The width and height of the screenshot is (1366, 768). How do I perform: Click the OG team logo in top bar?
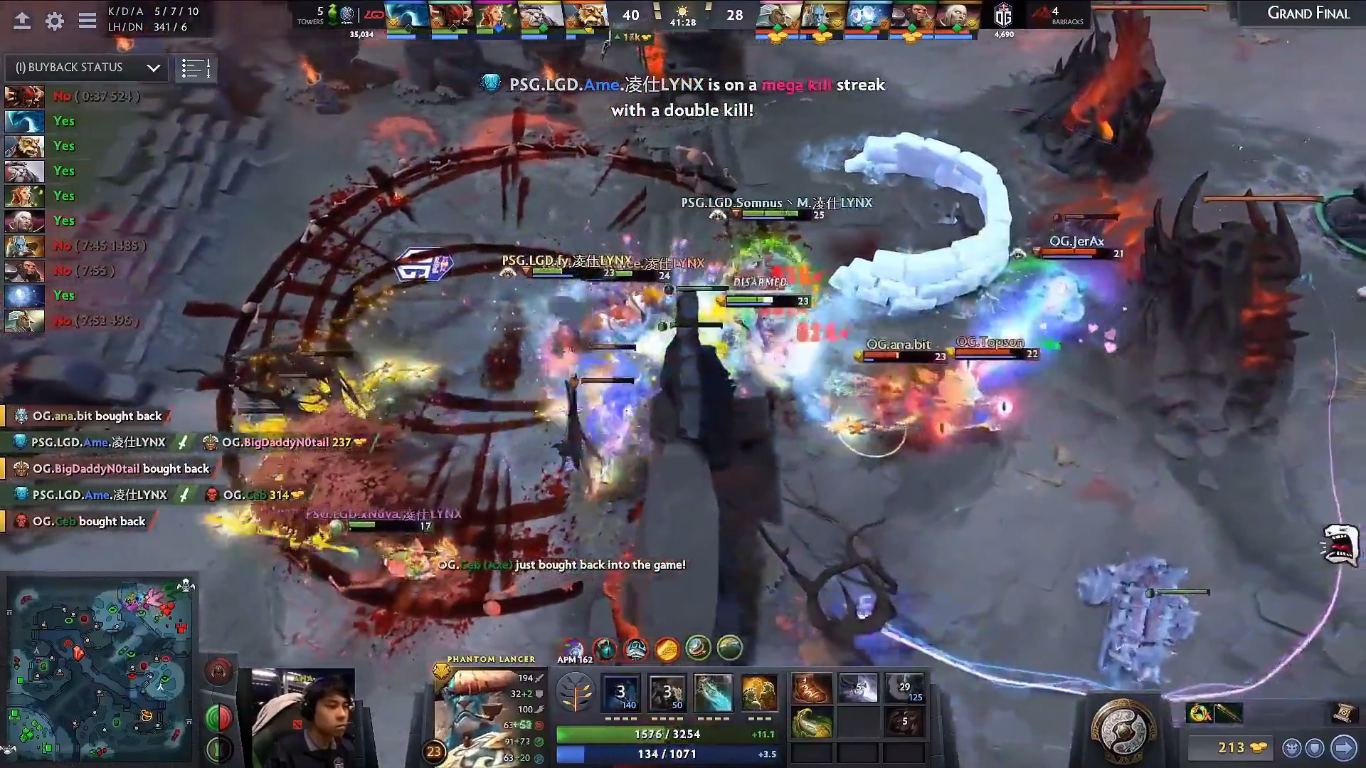pyautogui.click(x=1003, y=15)
